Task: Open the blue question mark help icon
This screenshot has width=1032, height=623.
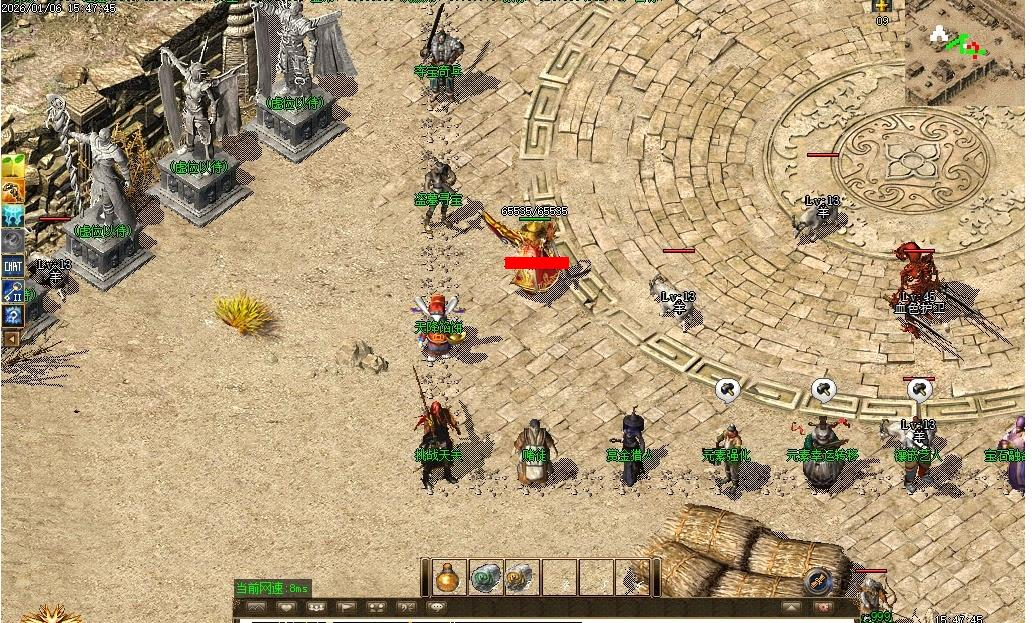Action: [x=12, y=316]
